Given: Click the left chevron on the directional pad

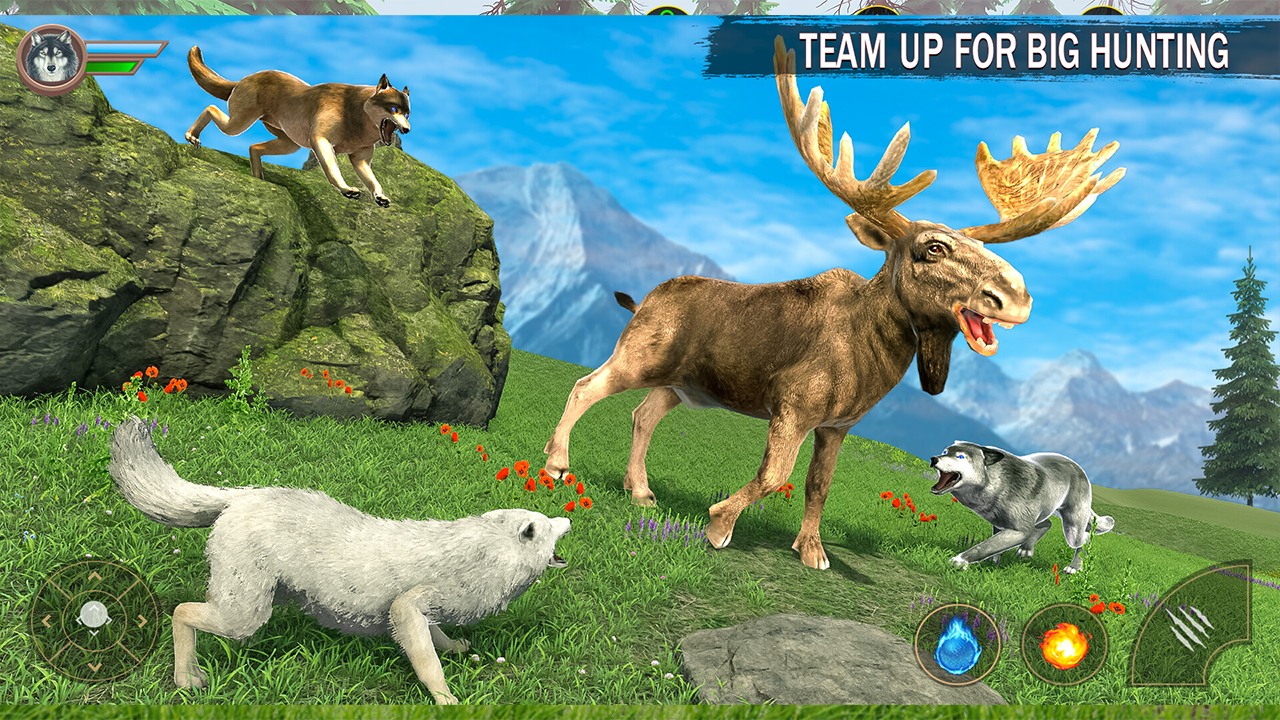Looking at the screenshot, I should pos(47,620).
